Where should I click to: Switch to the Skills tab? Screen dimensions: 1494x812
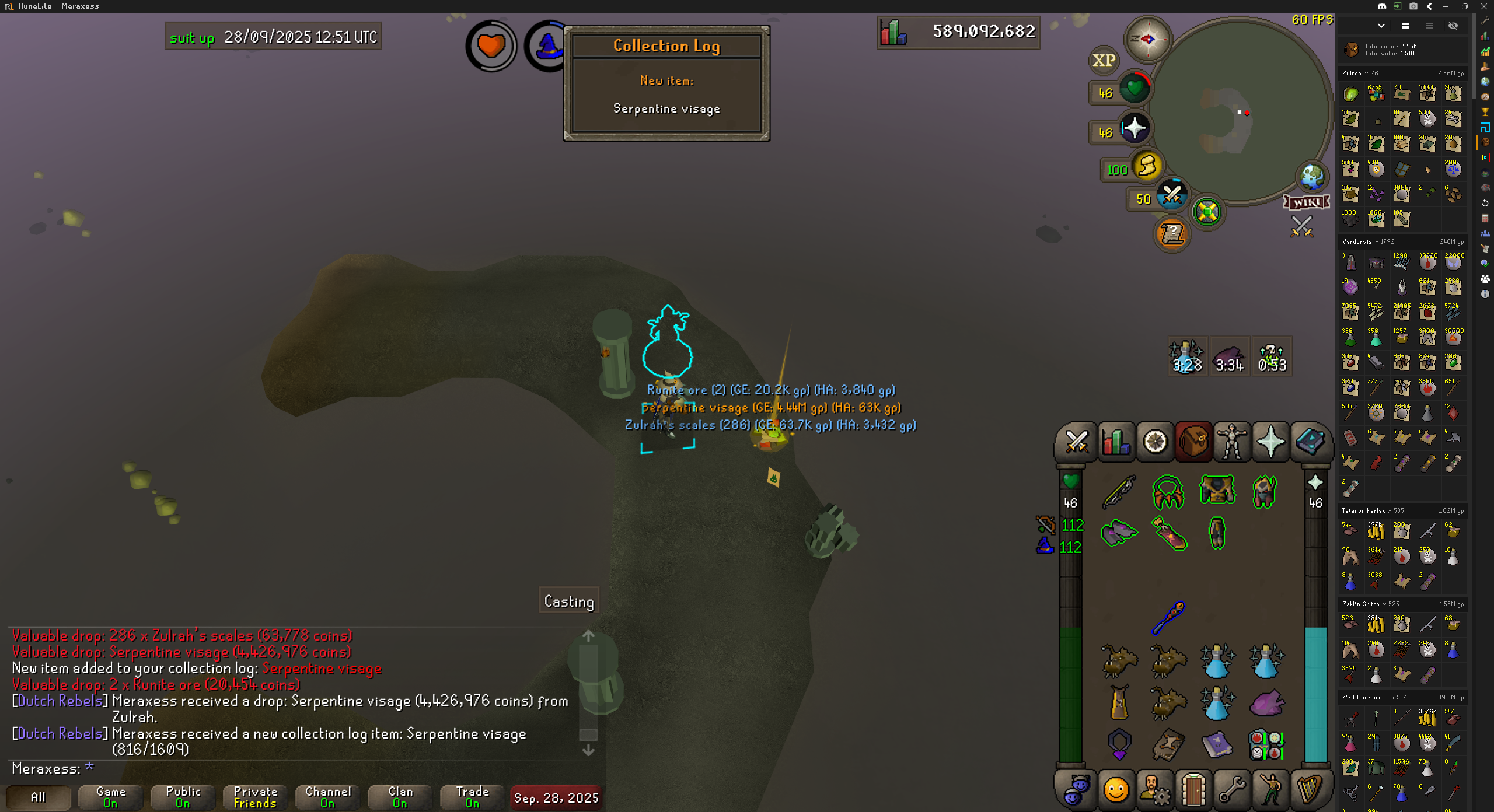pyautogui.click(x=1116, y=442)
